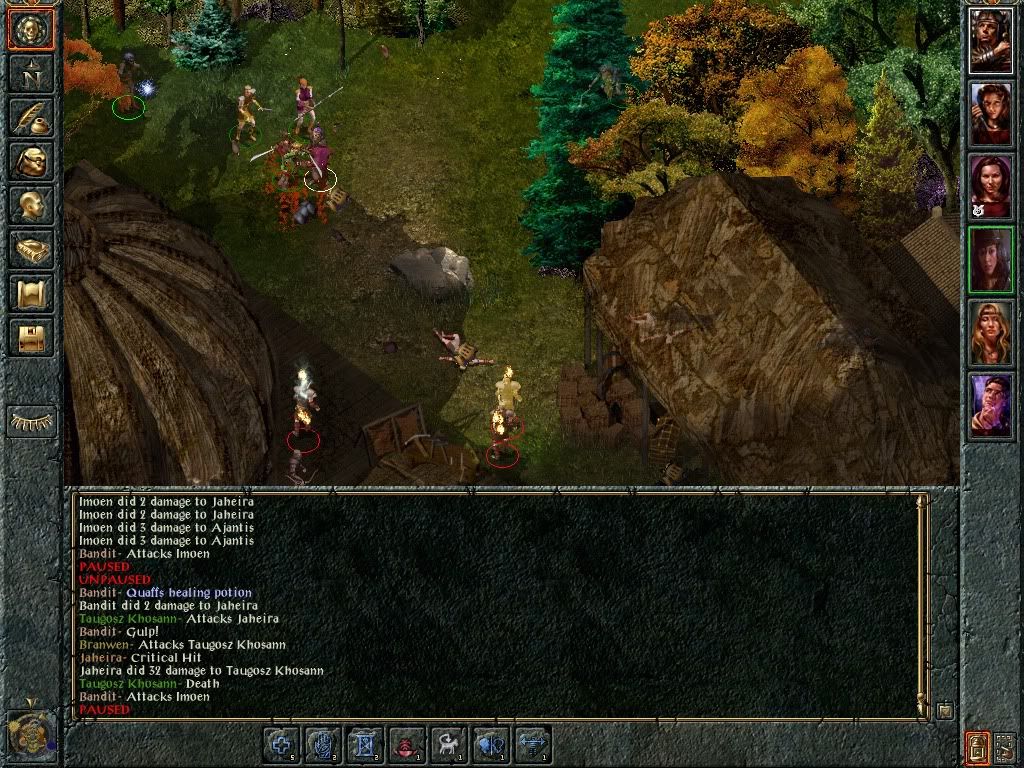Screen dimensions: 1024x768
Task: Select the helmeted warrior portrait
Action: (x=990, y=40)
